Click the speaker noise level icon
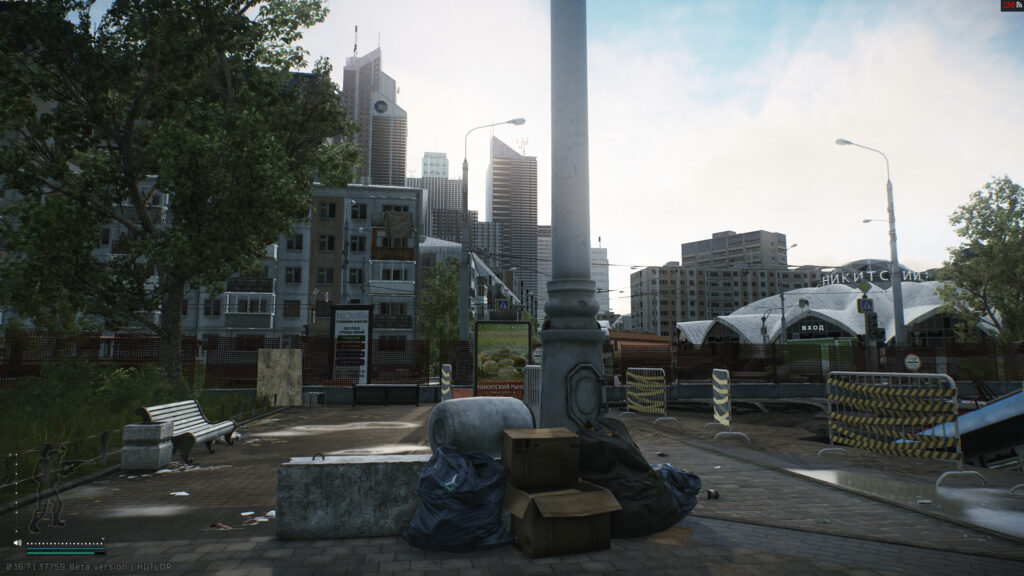Image resolution: width=1024 pixels, height=576 pixels. coord(17,543)
